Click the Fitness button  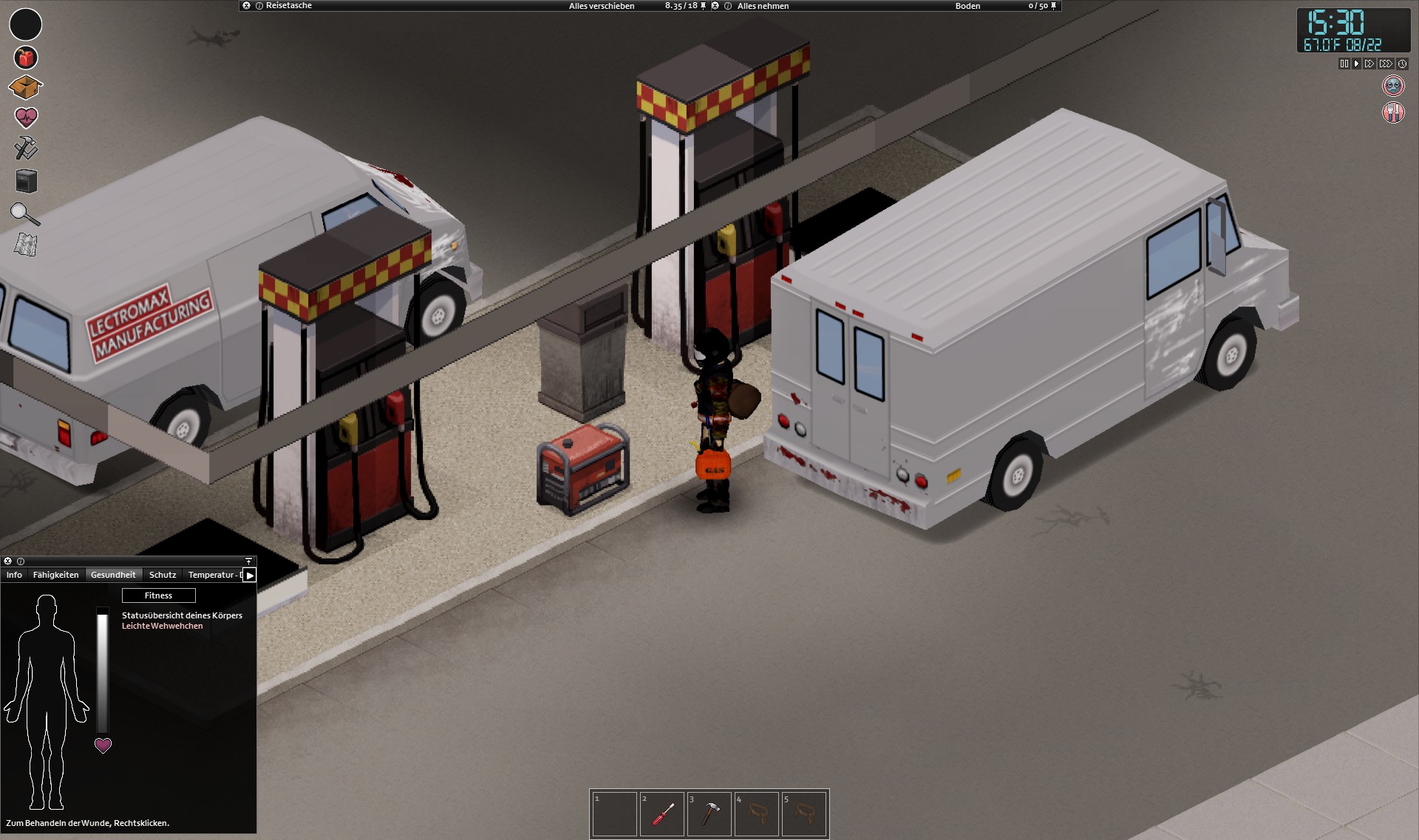[158, 595]
